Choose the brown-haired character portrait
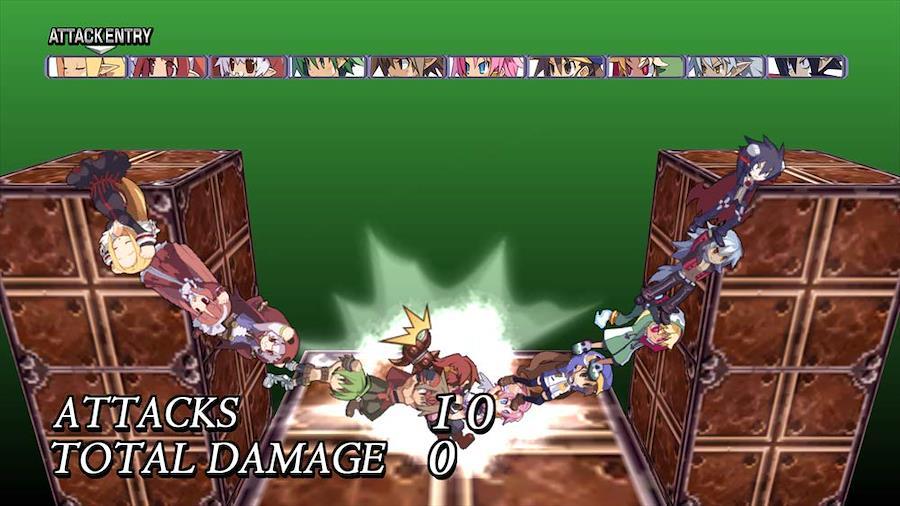Viewport: 900px width, 506px height. [x=407, y=67]
